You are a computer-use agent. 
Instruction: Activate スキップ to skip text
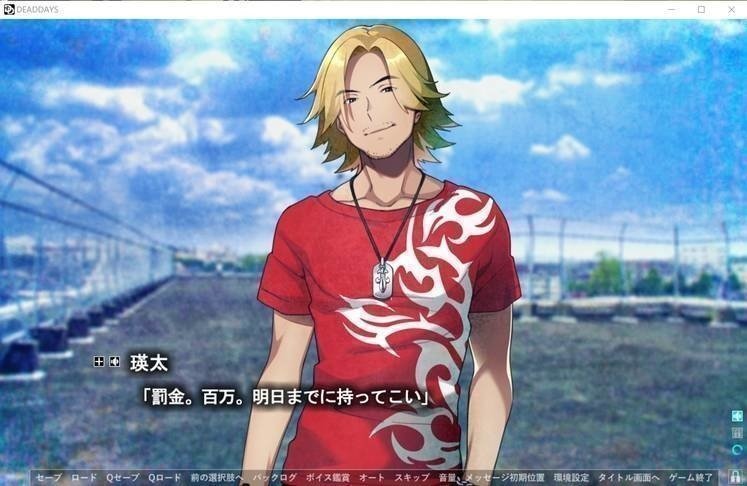tap(411, 478)
